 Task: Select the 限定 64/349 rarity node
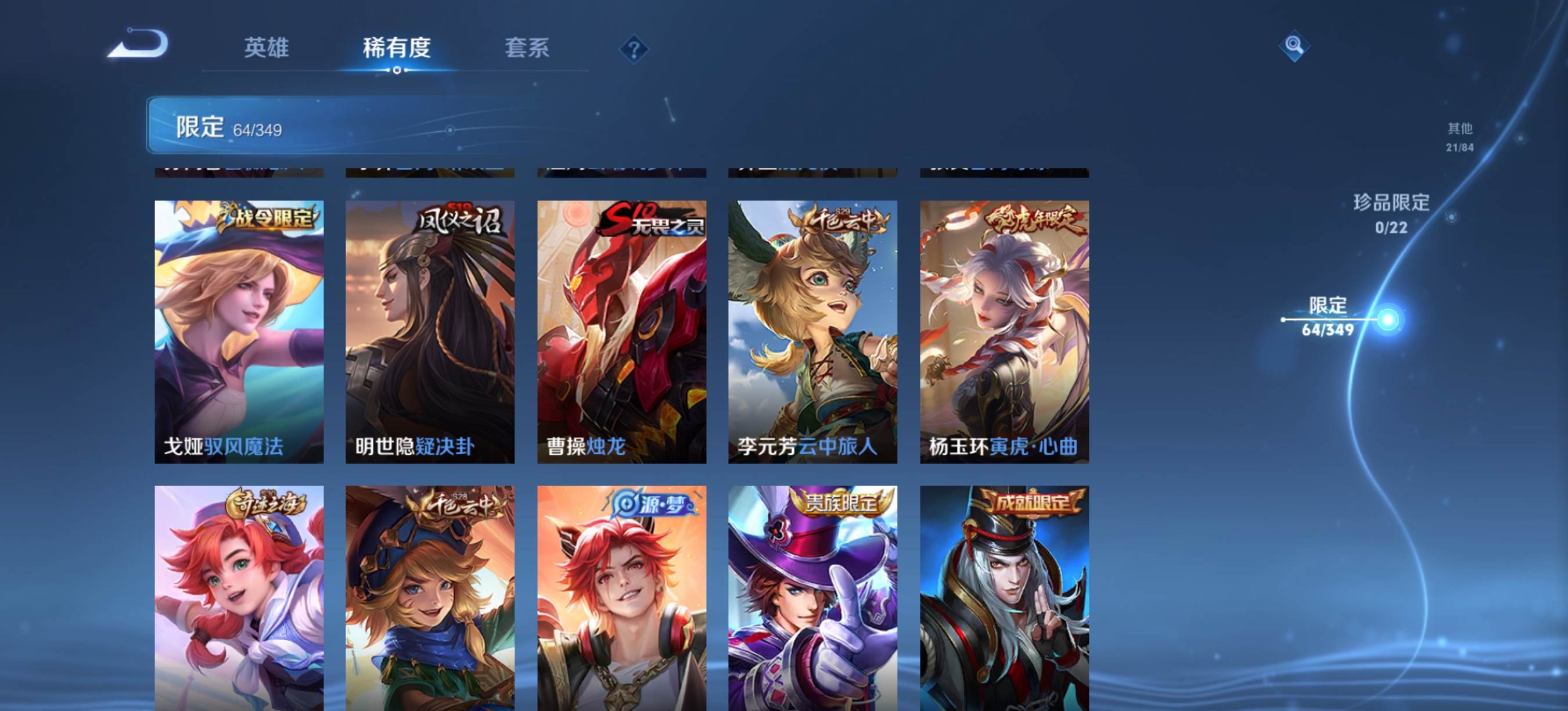coord(1328,317)
